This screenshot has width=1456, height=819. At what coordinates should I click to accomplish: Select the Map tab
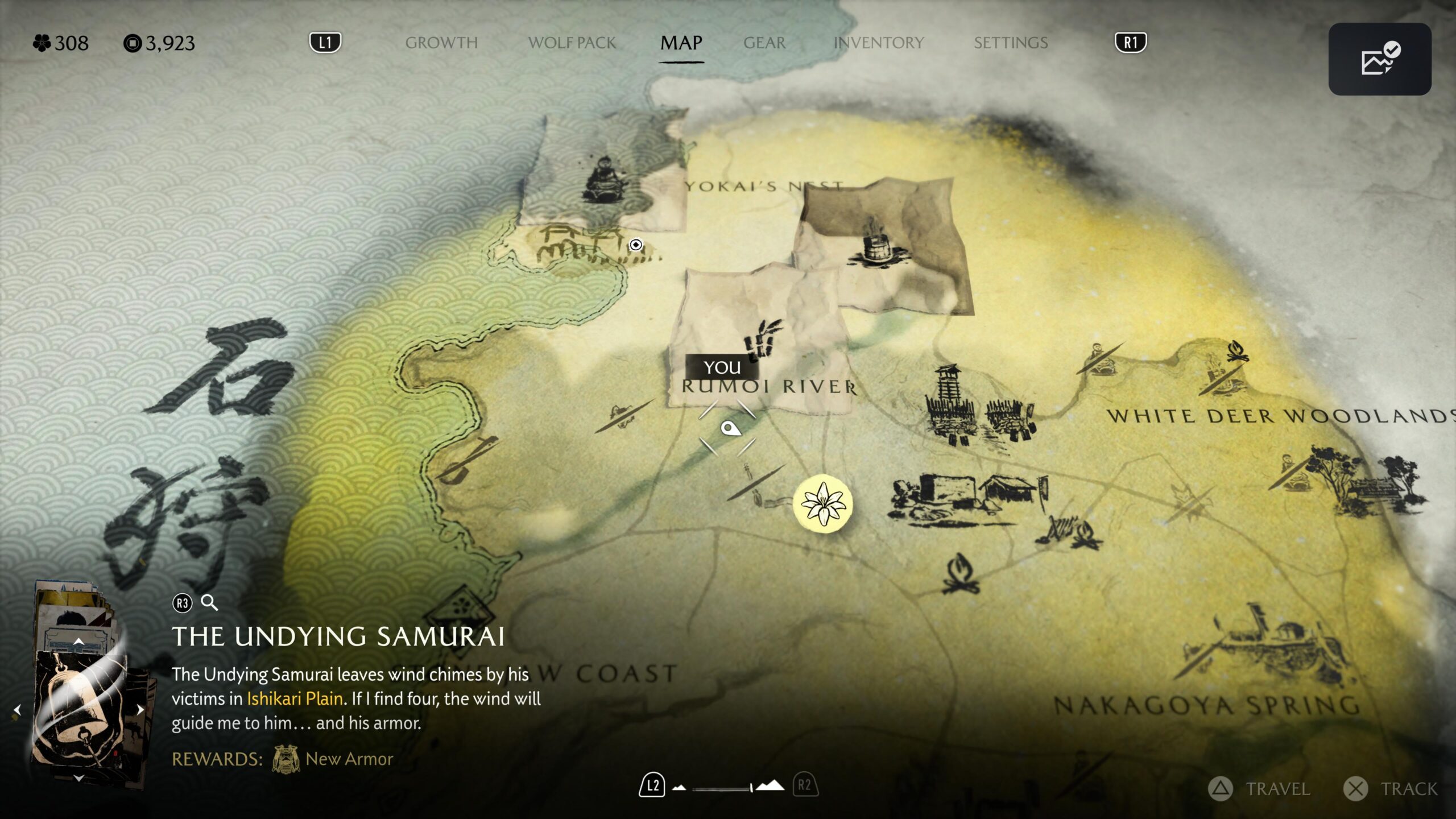click(681, 43)
